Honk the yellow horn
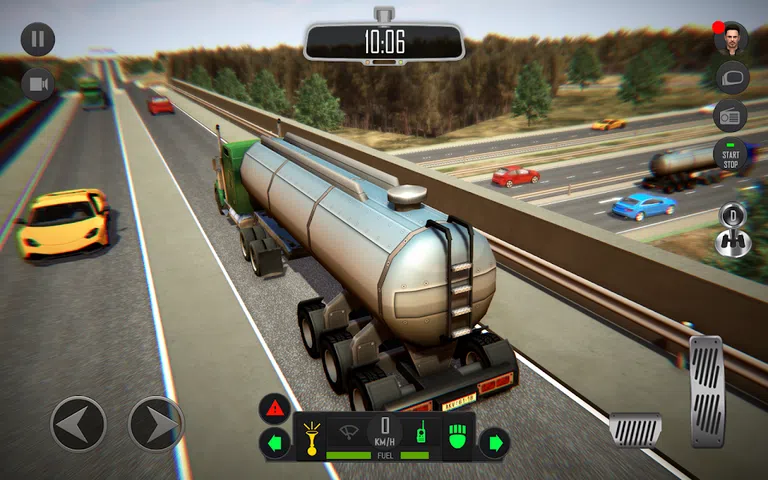Viewport: 768px width, 480px height. [x=312, y=436]
